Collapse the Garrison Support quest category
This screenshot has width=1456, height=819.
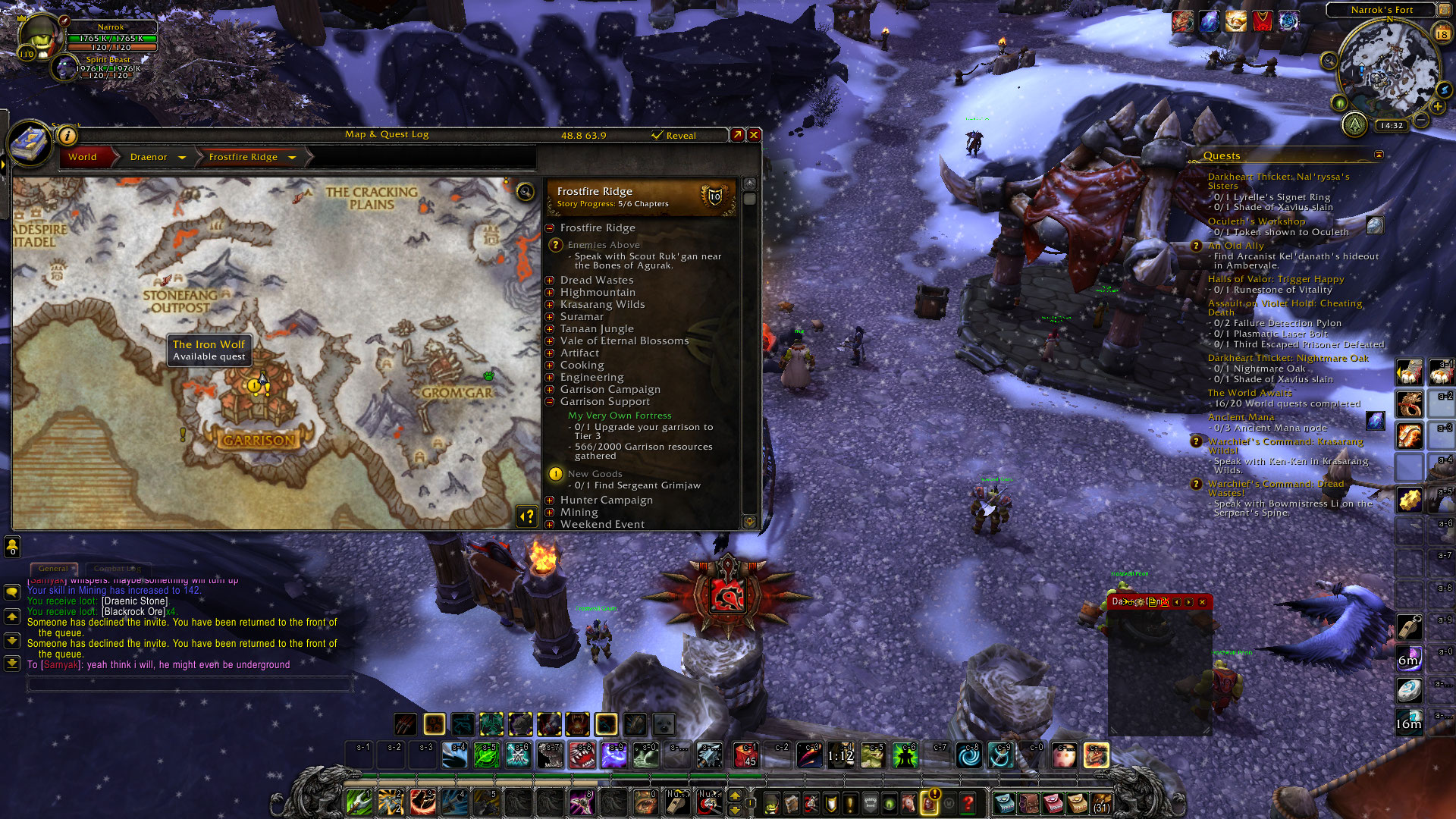click(x=550, y=402)
